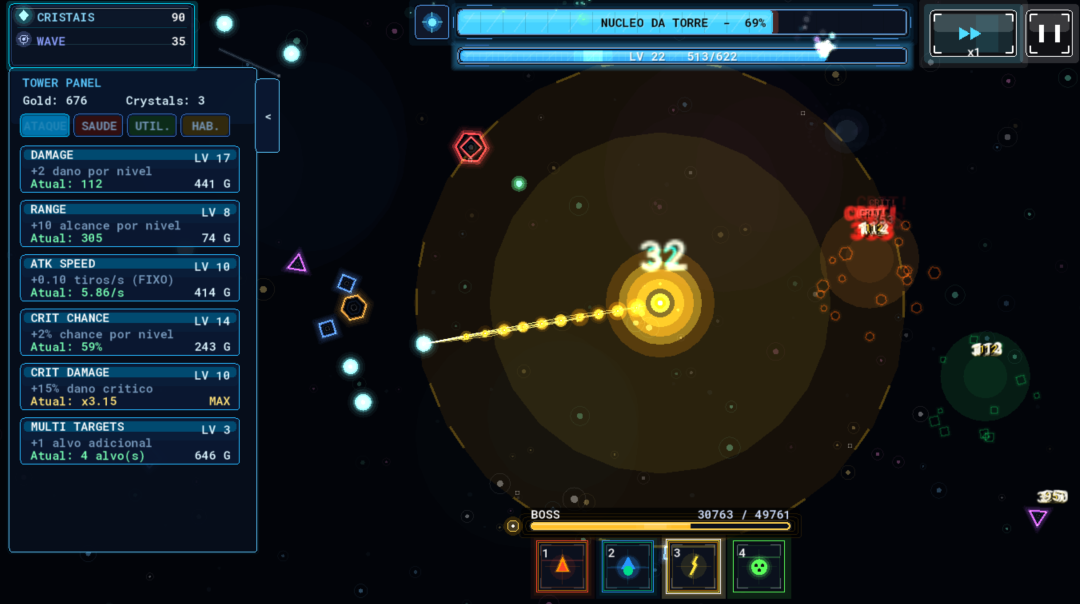Screen dimensions: 1080x604
Task: Upgrade ATK SPEED level
Action: point(130,278)
